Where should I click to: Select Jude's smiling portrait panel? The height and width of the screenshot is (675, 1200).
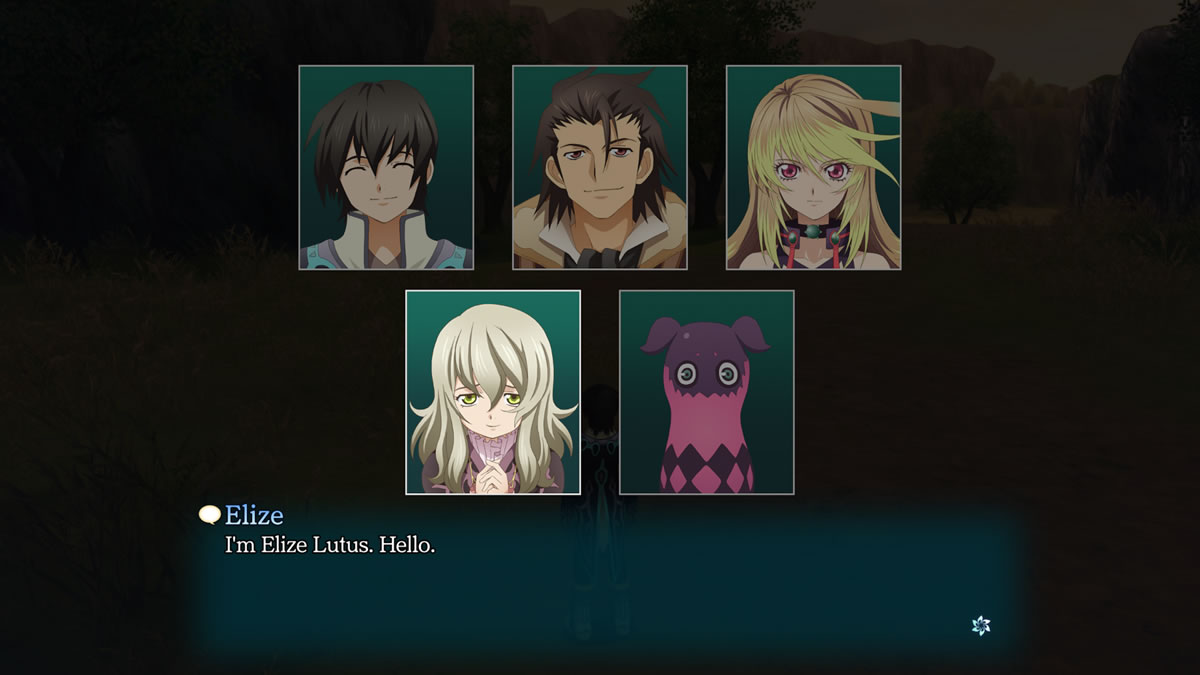(x=386, y=168)
